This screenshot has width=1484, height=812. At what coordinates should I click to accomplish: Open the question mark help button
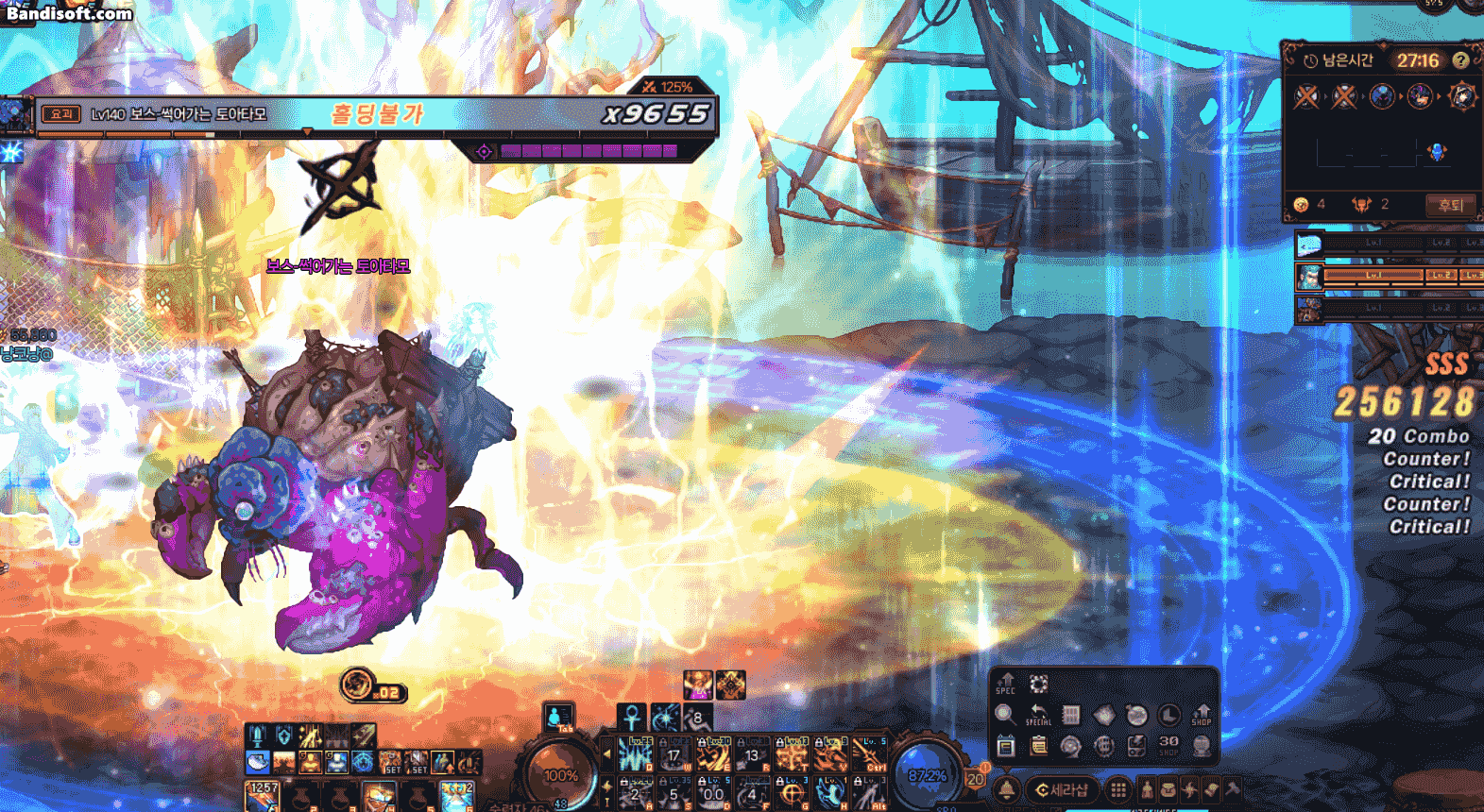click(1461, 60)
